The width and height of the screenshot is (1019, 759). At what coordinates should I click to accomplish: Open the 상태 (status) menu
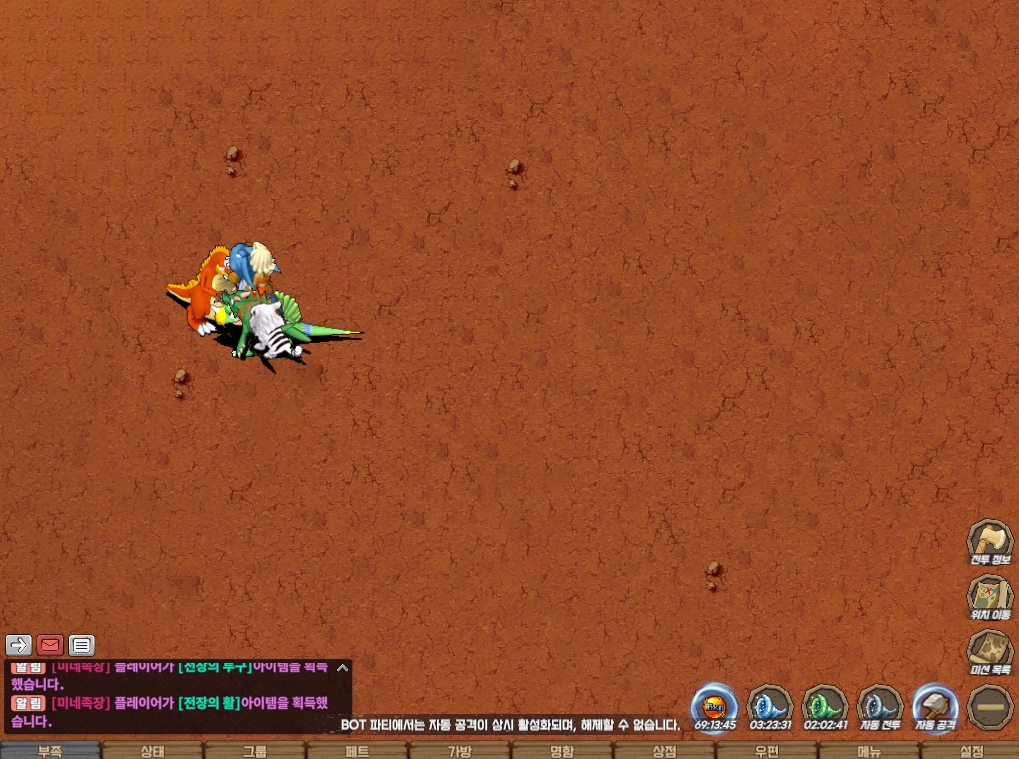(152, 751)
